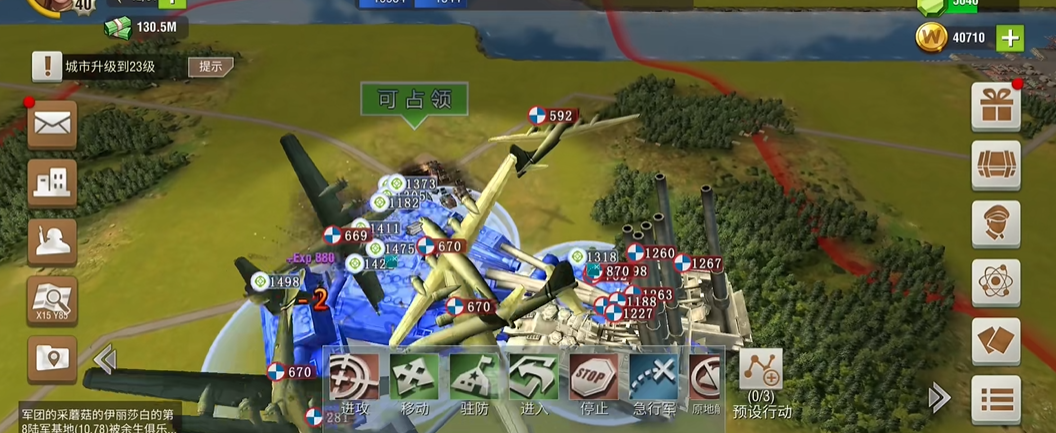Open the officer portrait menu
1056x433 pixels.
click(995, 224)
